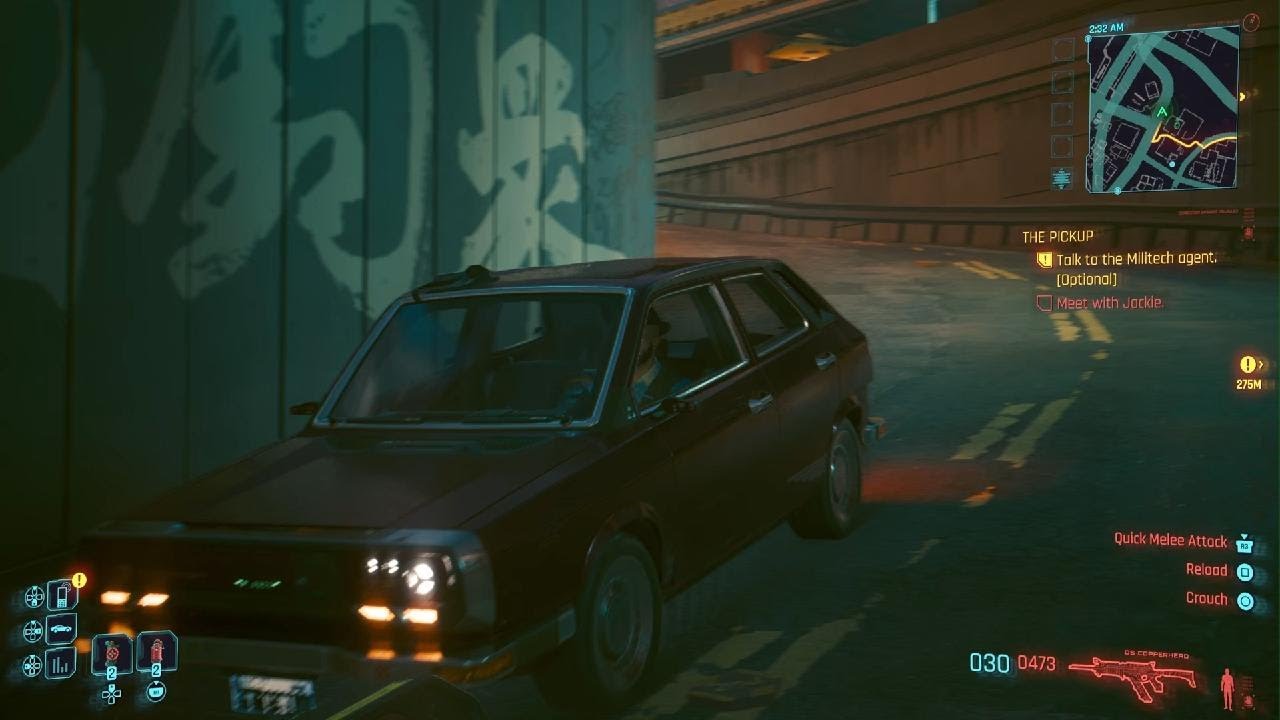Expand the yellow chevron beside the minimap
This screenshot has width=1280, height=720.
(x=1243, y=97)
